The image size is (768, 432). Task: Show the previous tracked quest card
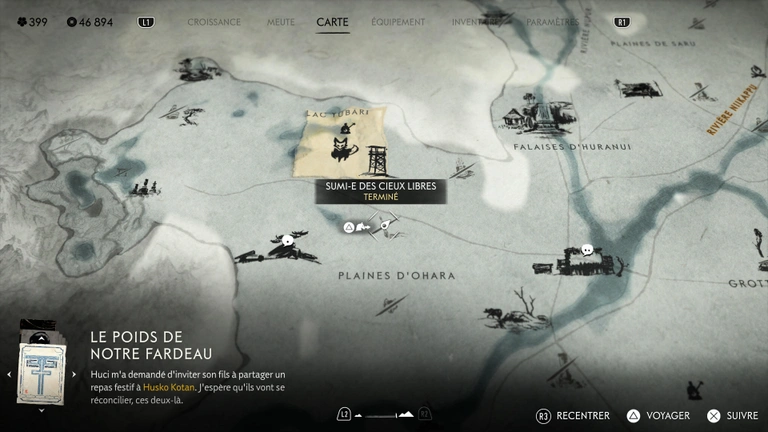click(9, 374)
